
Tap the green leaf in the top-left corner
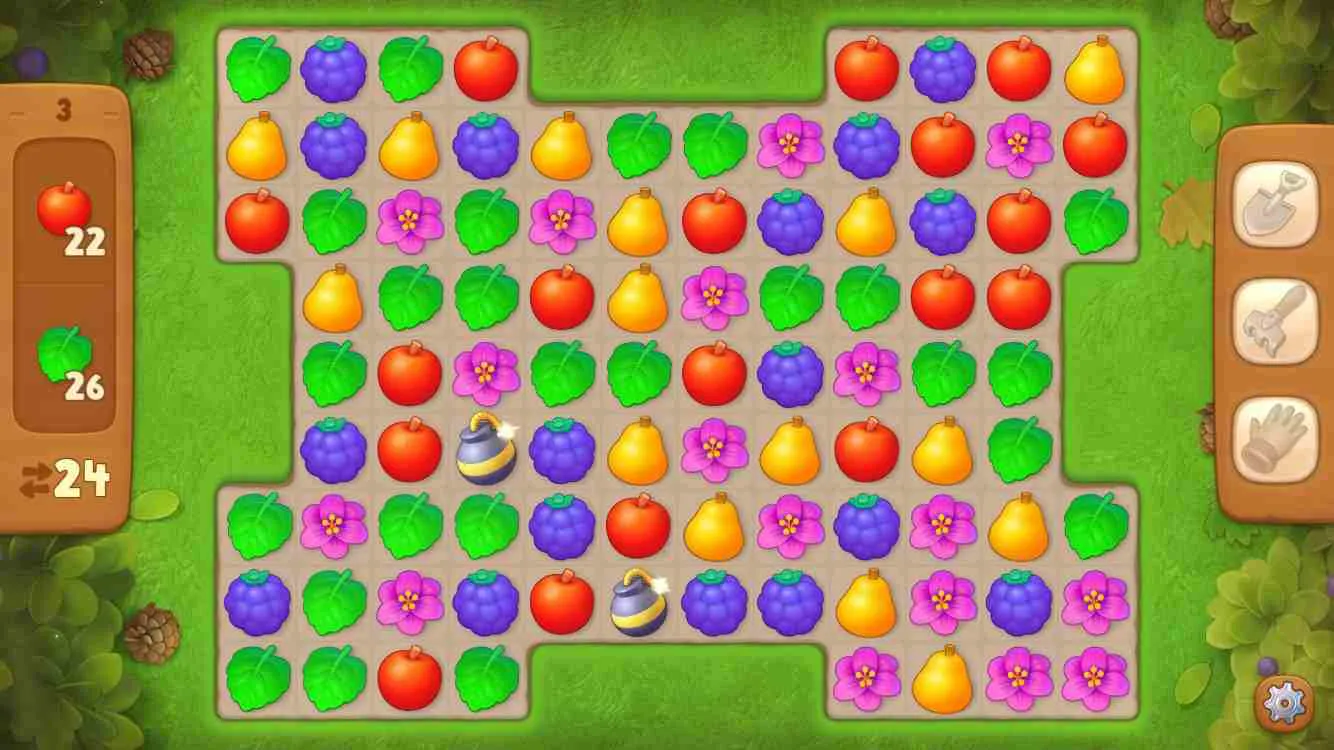257,68
